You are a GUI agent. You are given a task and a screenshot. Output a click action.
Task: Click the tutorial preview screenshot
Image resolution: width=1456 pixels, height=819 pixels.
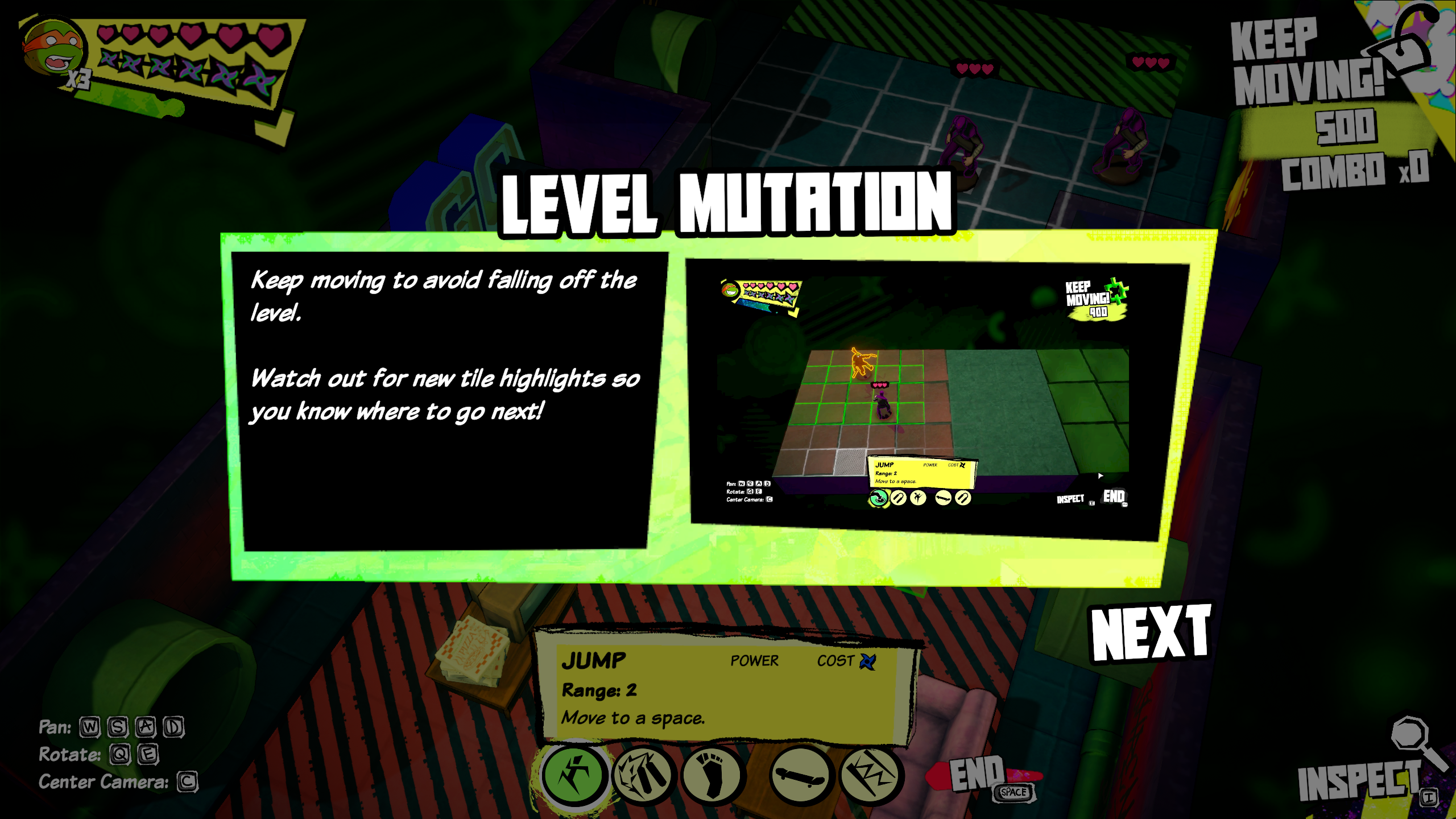(x=927, y=397)
